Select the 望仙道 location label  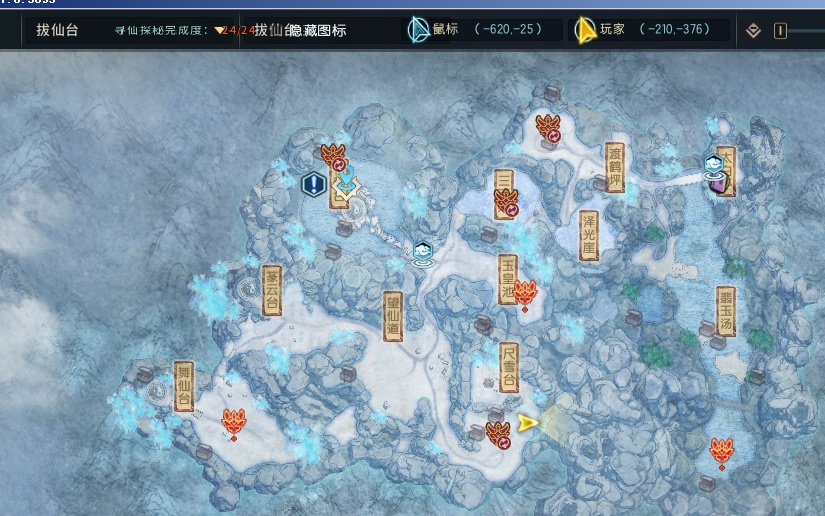click(x=394, y=316)
